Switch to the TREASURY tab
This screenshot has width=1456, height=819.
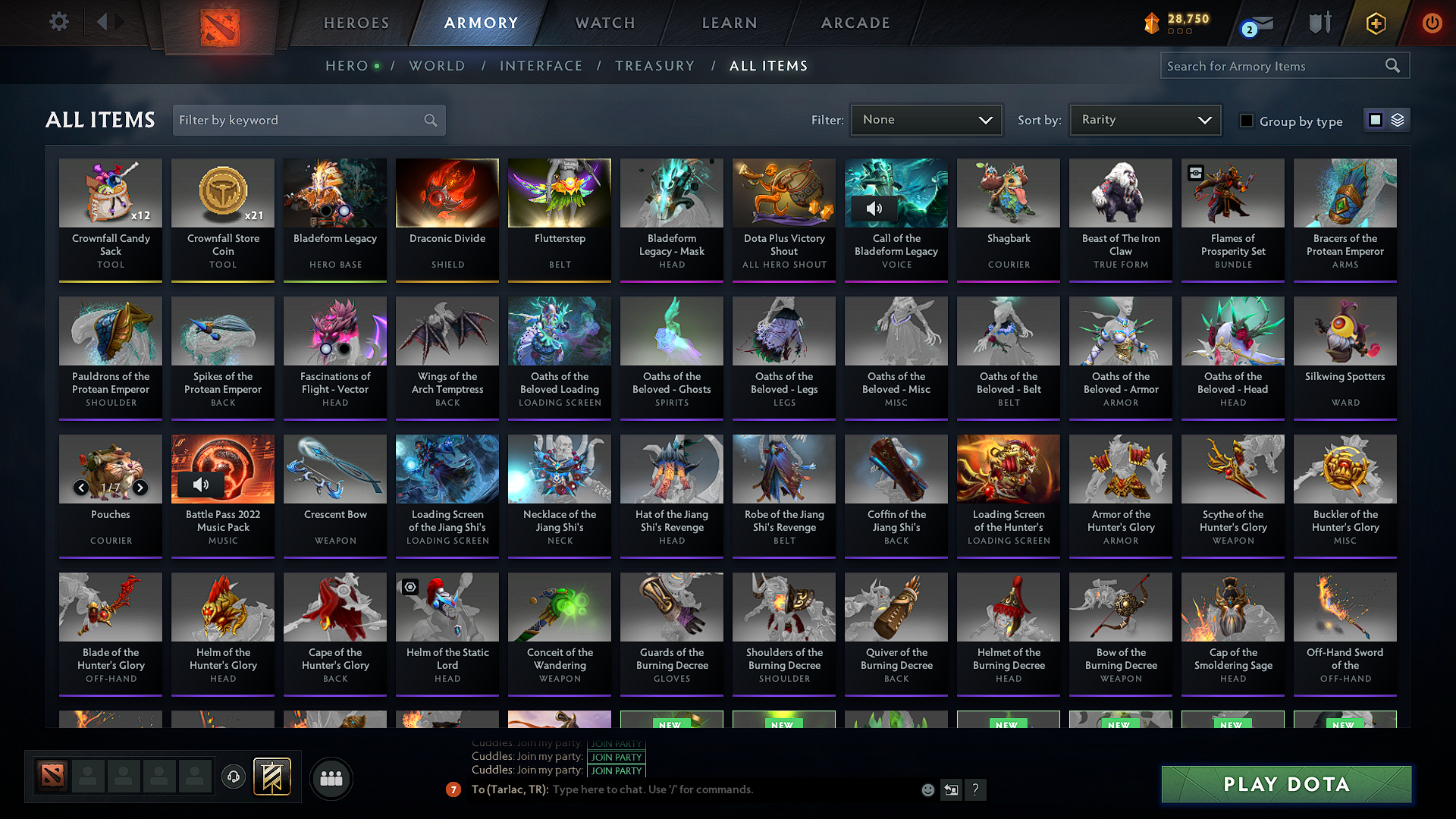click(655, 66)
